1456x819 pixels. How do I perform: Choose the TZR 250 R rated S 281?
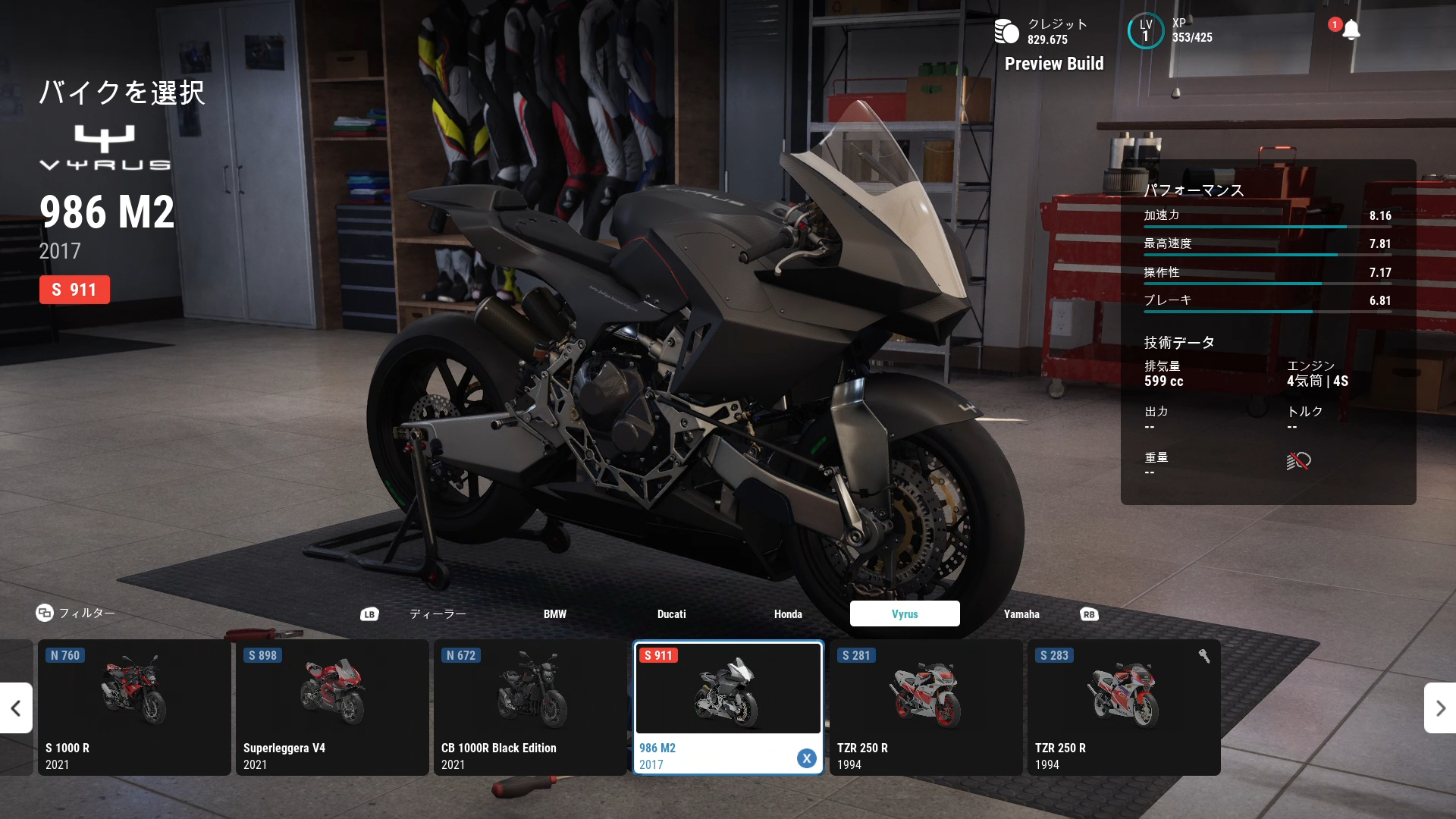coord(926,708)
